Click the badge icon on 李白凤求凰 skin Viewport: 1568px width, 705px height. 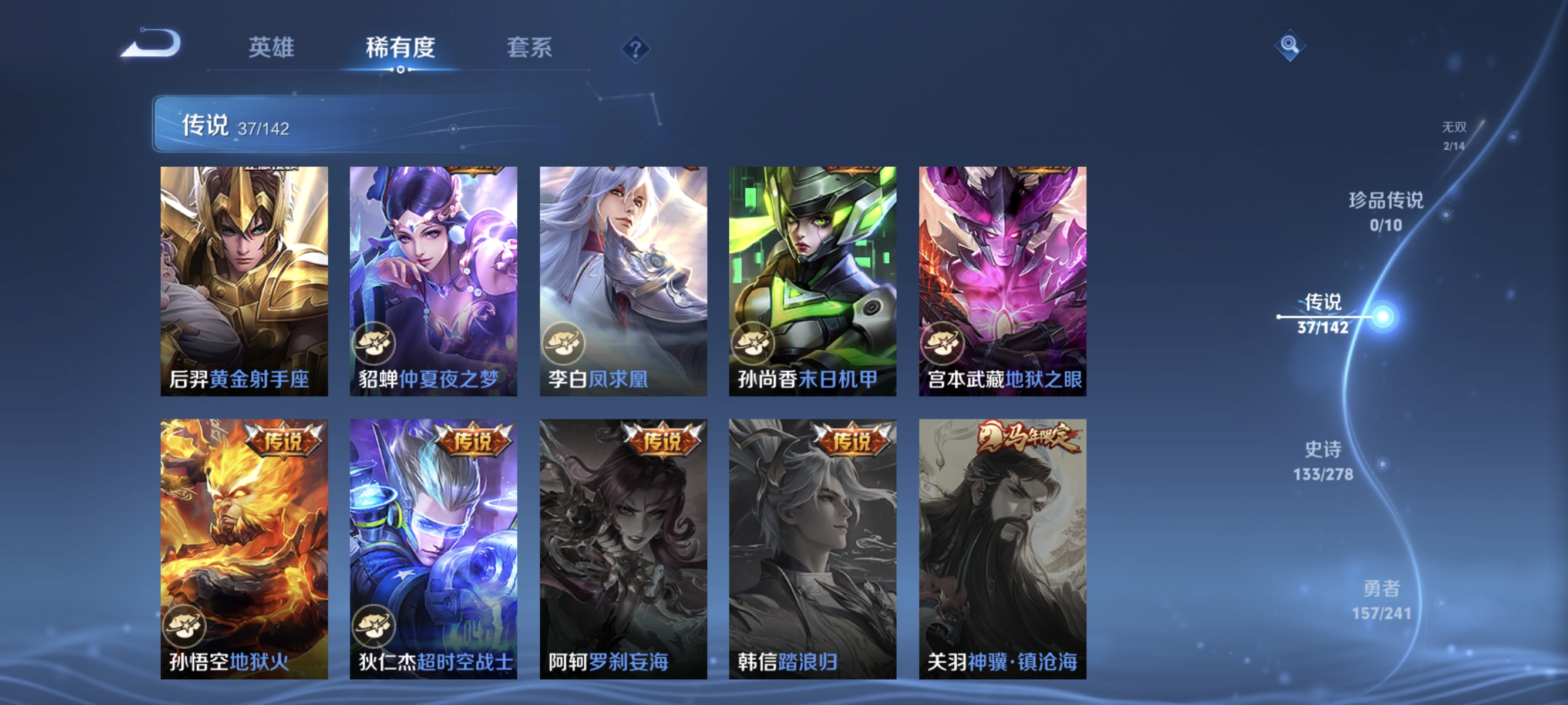click(x=565, y=344)
